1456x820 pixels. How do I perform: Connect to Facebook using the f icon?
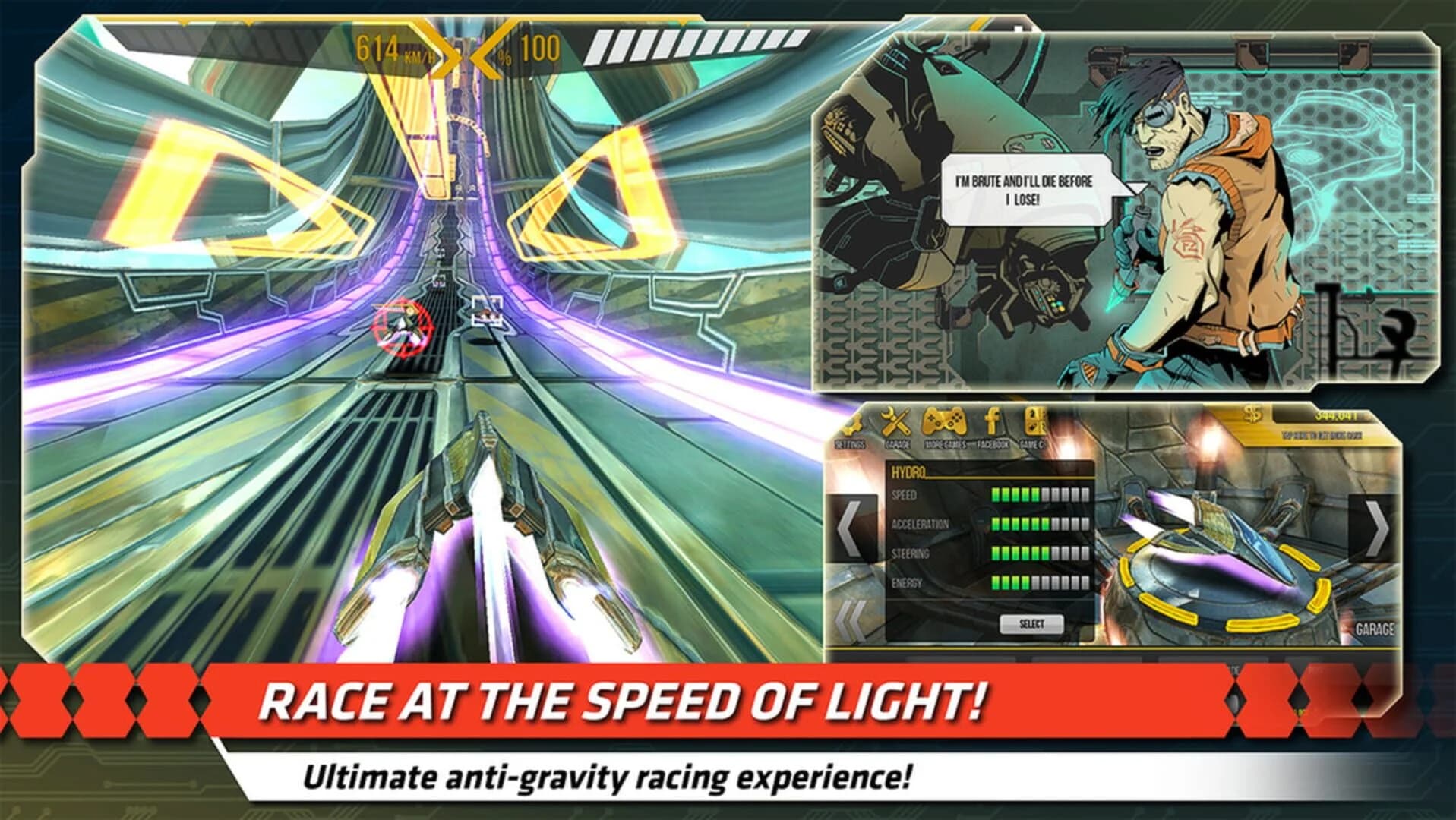tap(991, 421)
